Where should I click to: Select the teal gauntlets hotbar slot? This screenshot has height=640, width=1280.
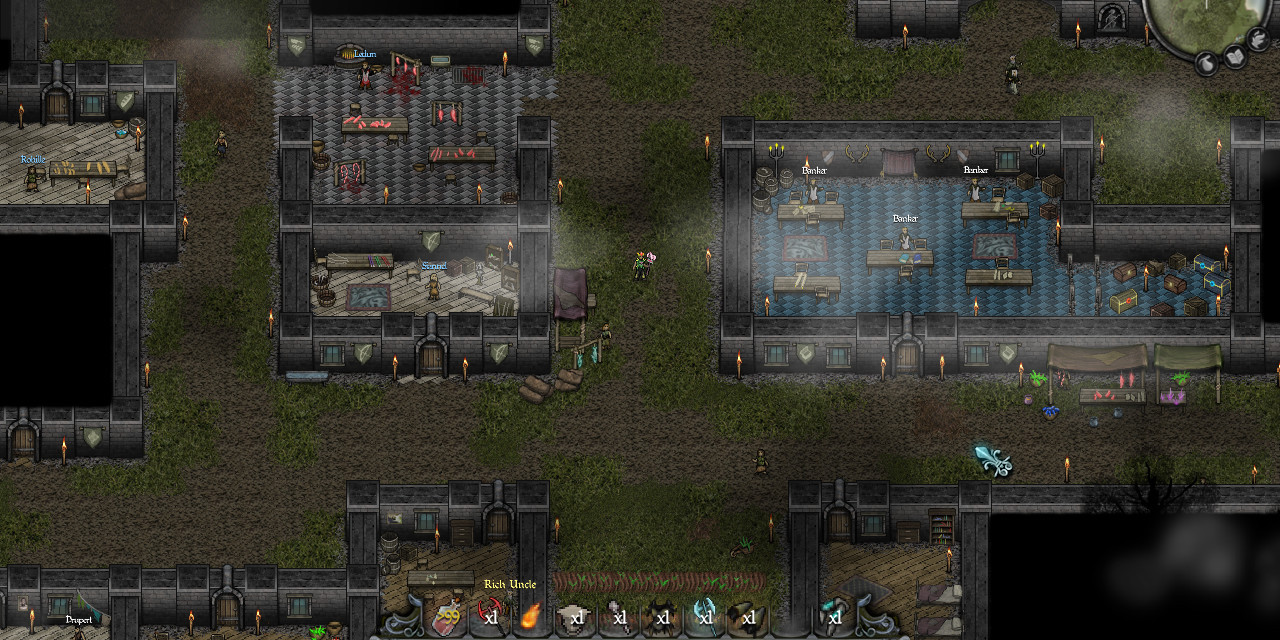click(x=833, y=618)
